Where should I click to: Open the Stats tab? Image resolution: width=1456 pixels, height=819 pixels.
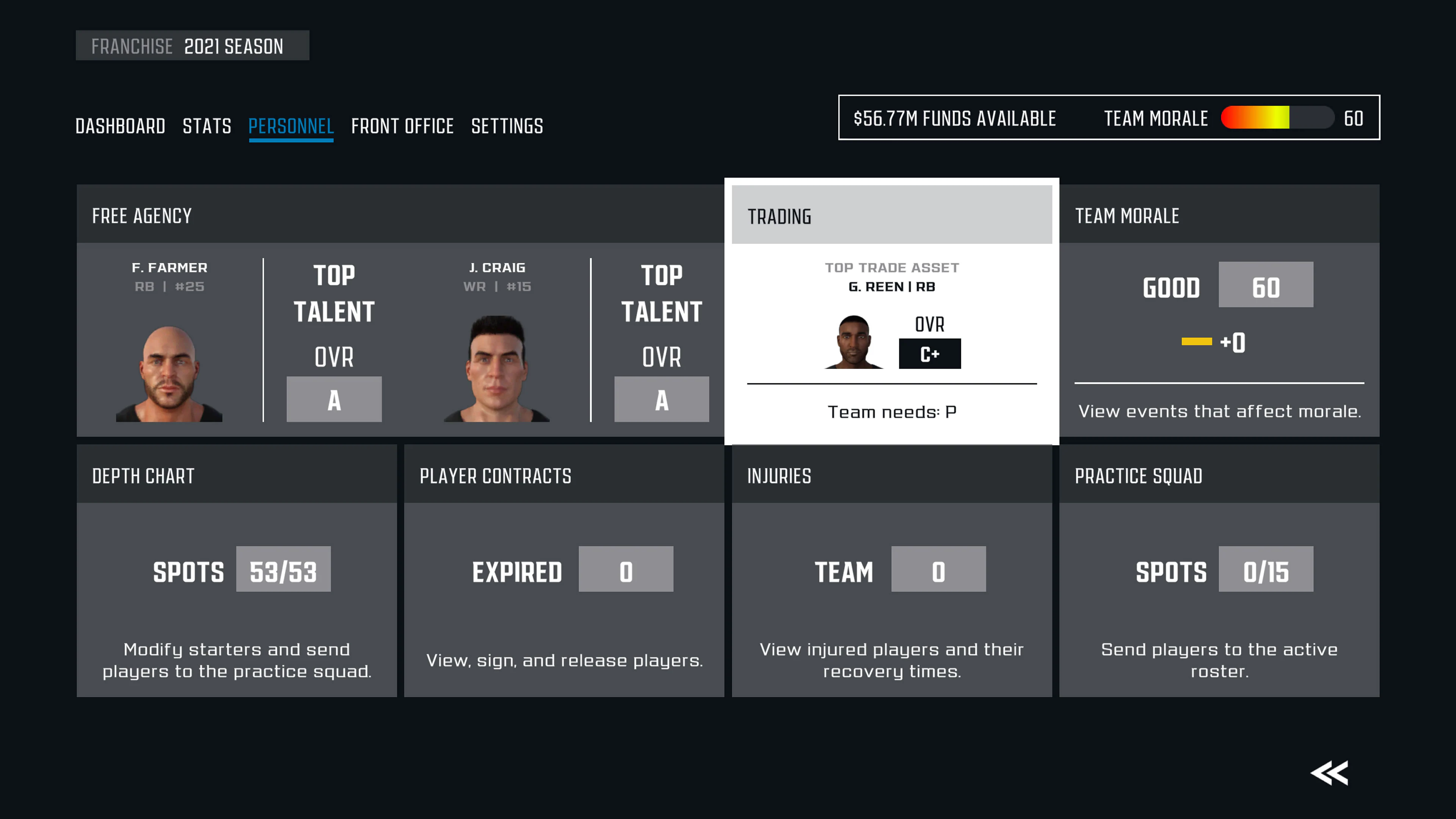[207, 126]
